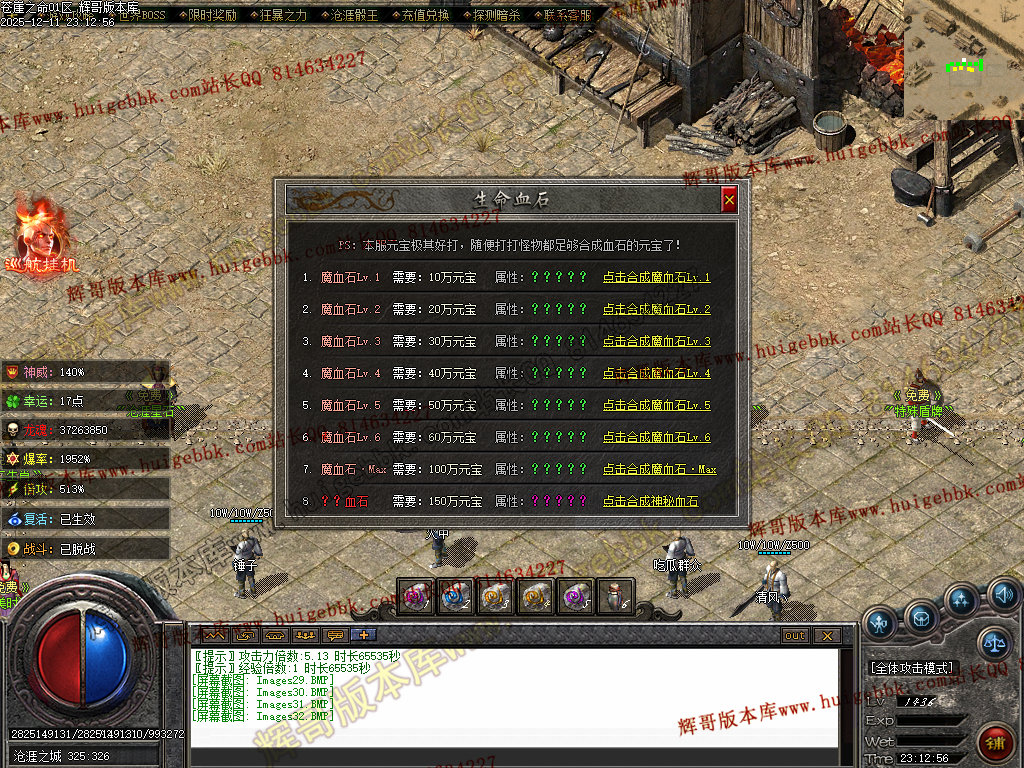Choose the 魔血石Lv.3 synthesis link
Viewport: 1024px width, 768px height.
(656, 341)
